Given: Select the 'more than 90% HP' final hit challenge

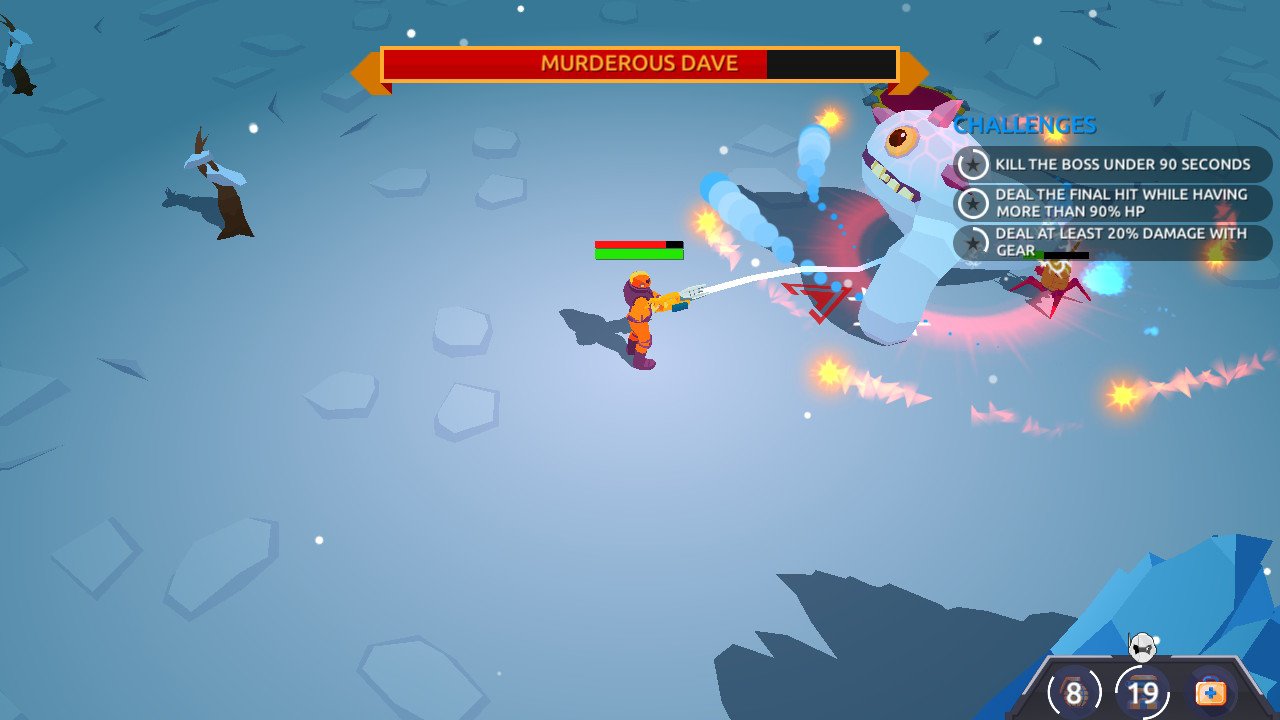Looking at the screenshot, I should pyautogui.click(x=1112, y=203).
